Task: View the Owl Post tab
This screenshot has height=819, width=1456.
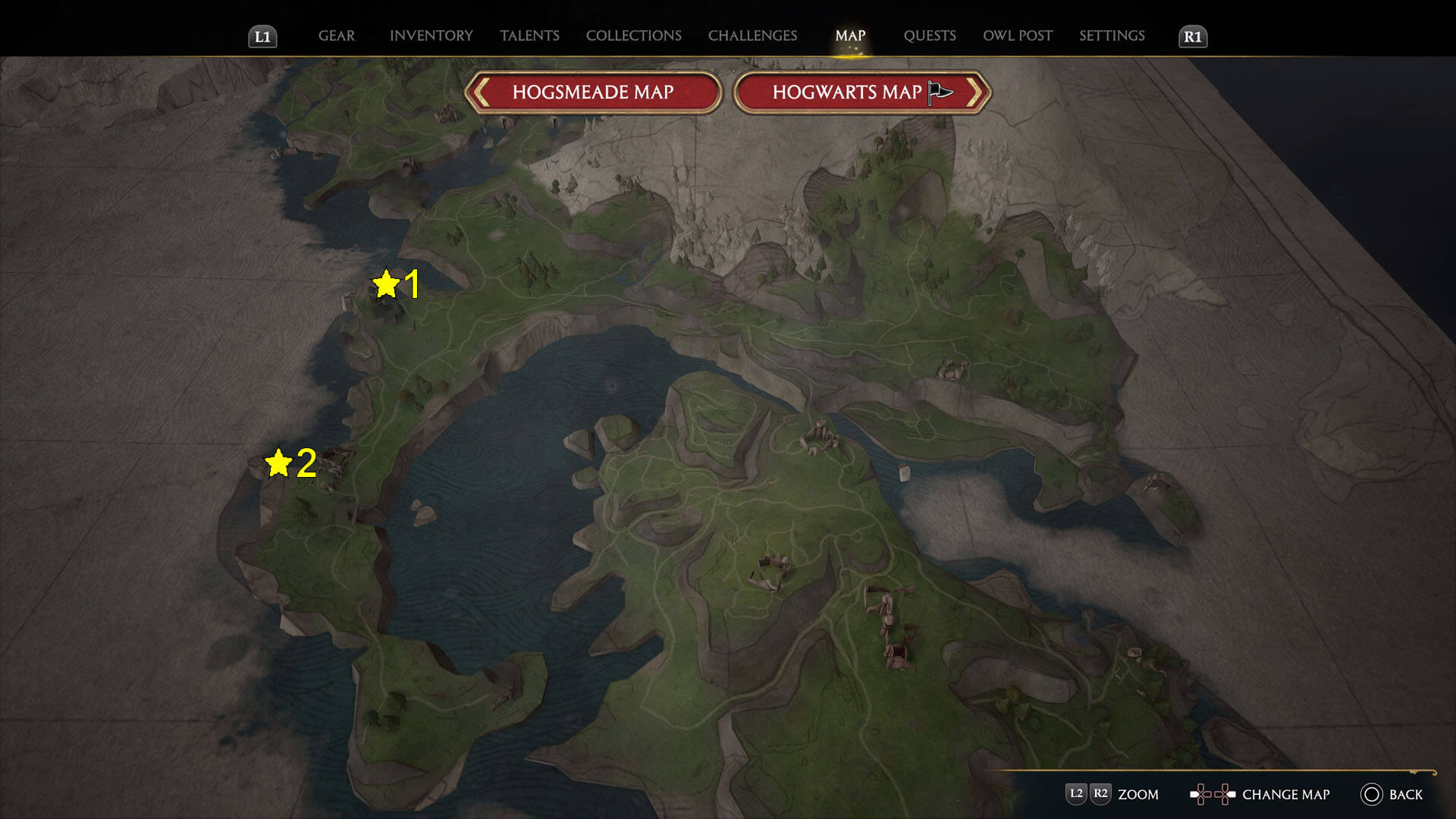Action: (1018, 36)
